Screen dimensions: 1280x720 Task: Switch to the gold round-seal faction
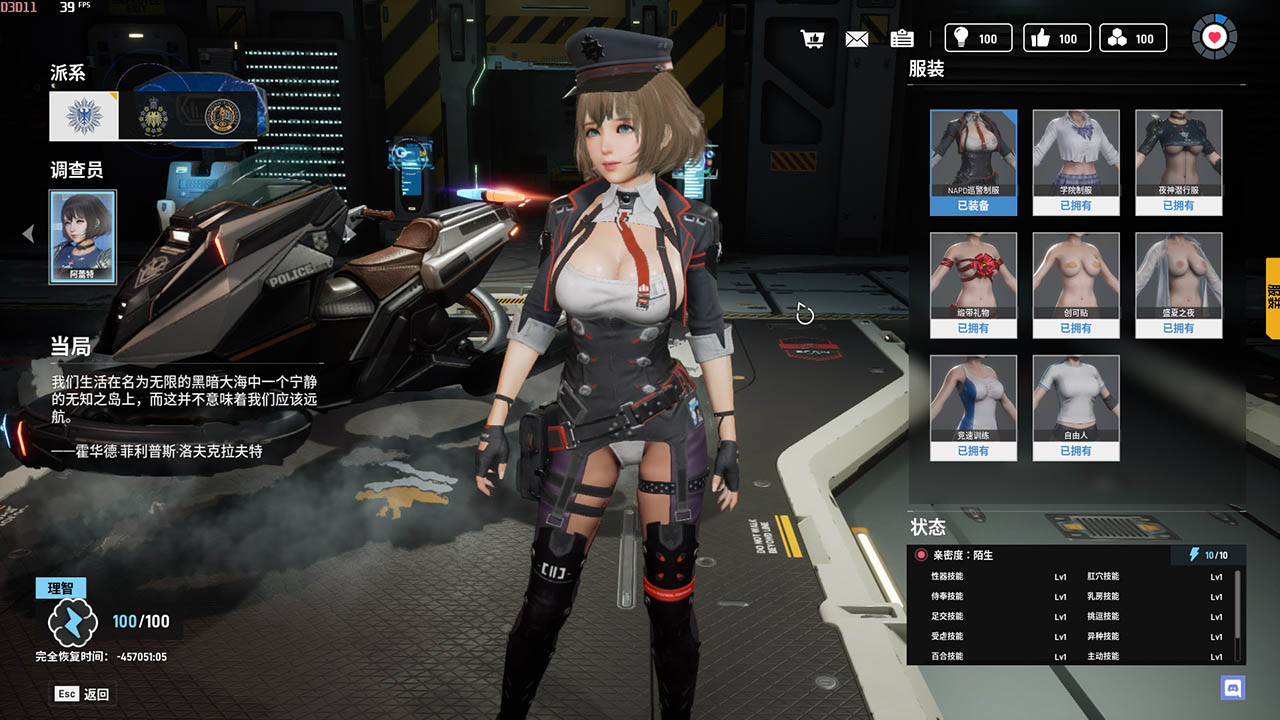pos(221,116)
